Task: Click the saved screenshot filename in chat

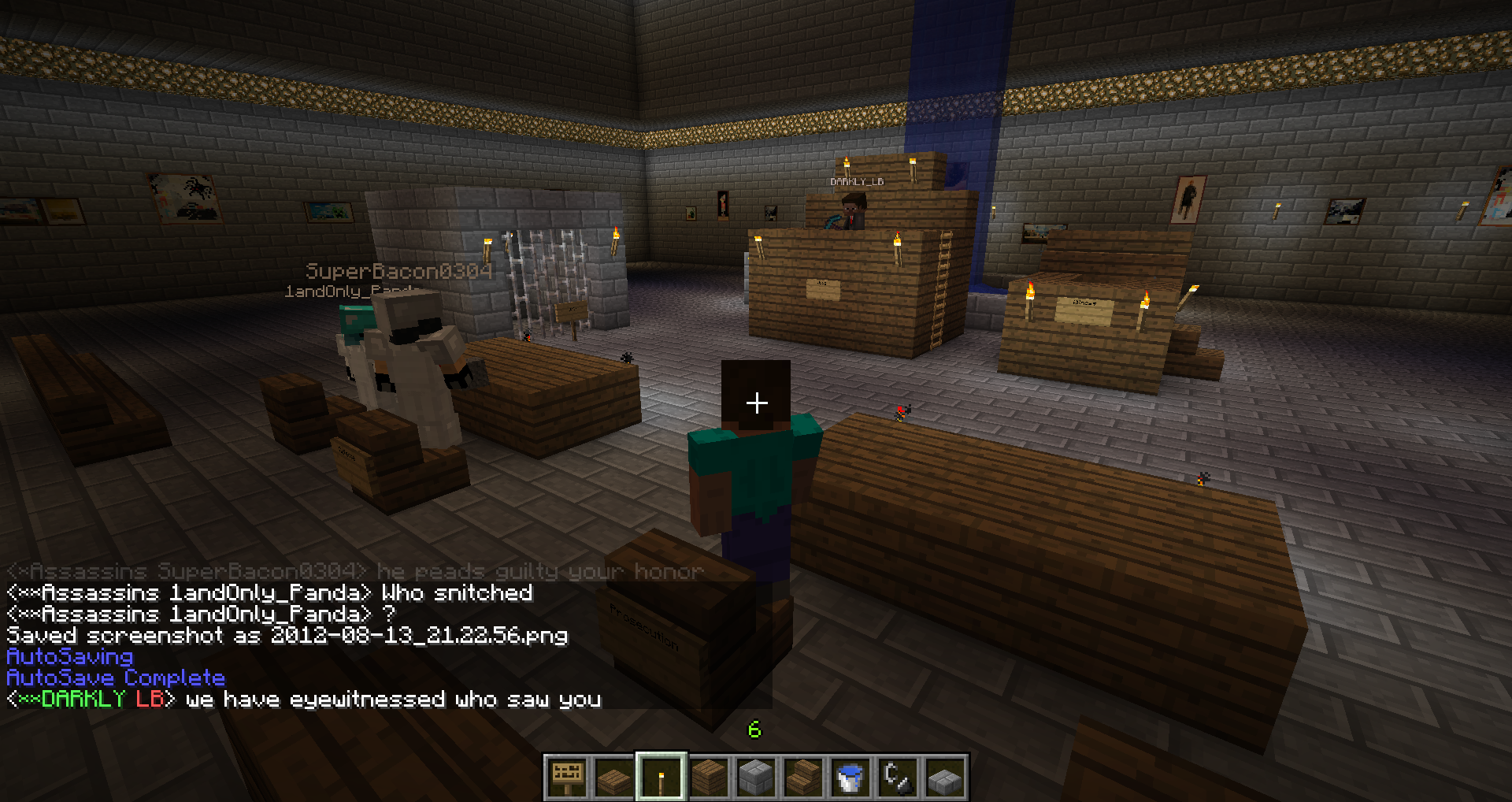Action: (419, 636)
